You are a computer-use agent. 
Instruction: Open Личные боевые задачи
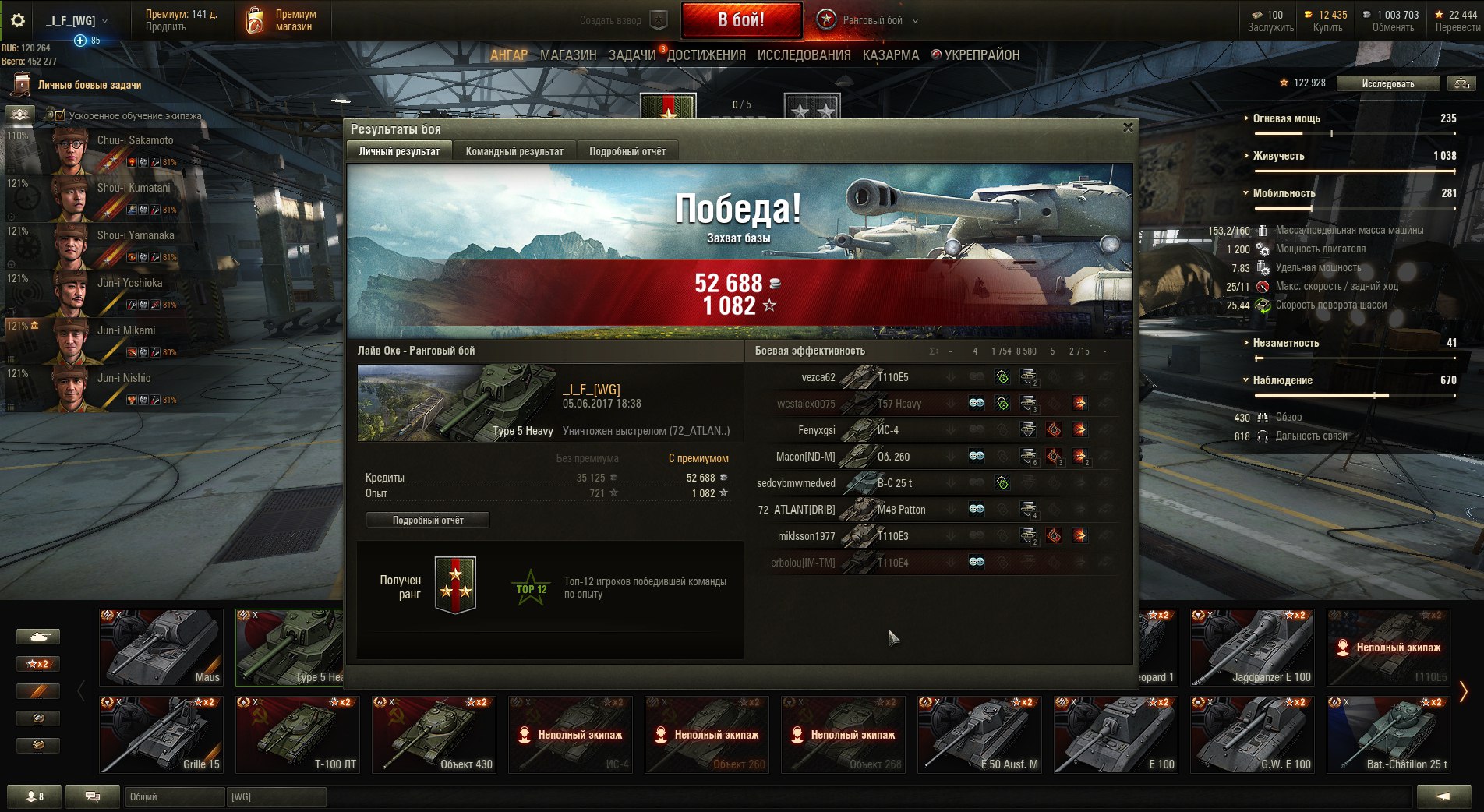click(89, 85)
